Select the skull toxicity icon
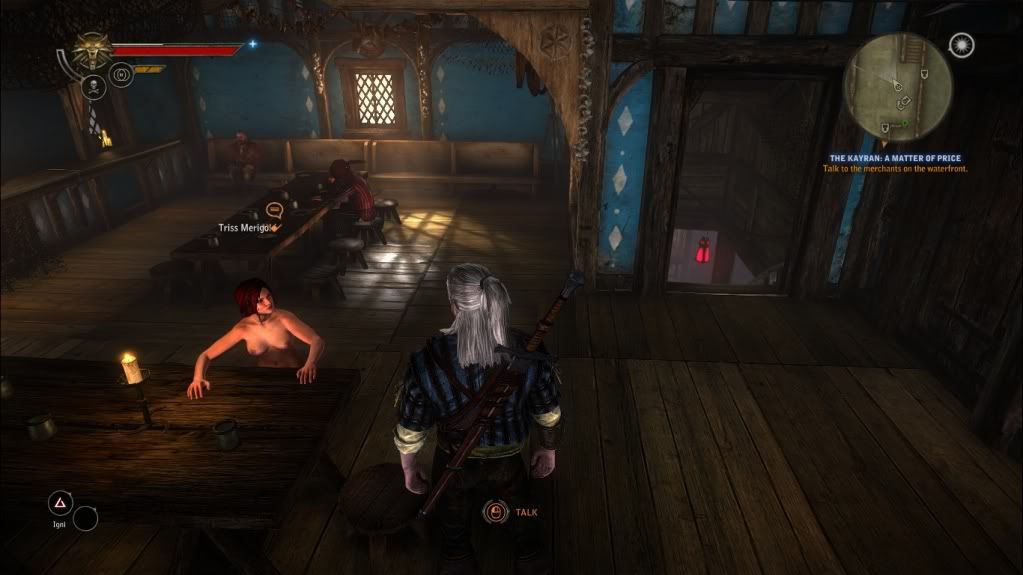The width and height of the screenshot is (1023, 575). [92, 87]
